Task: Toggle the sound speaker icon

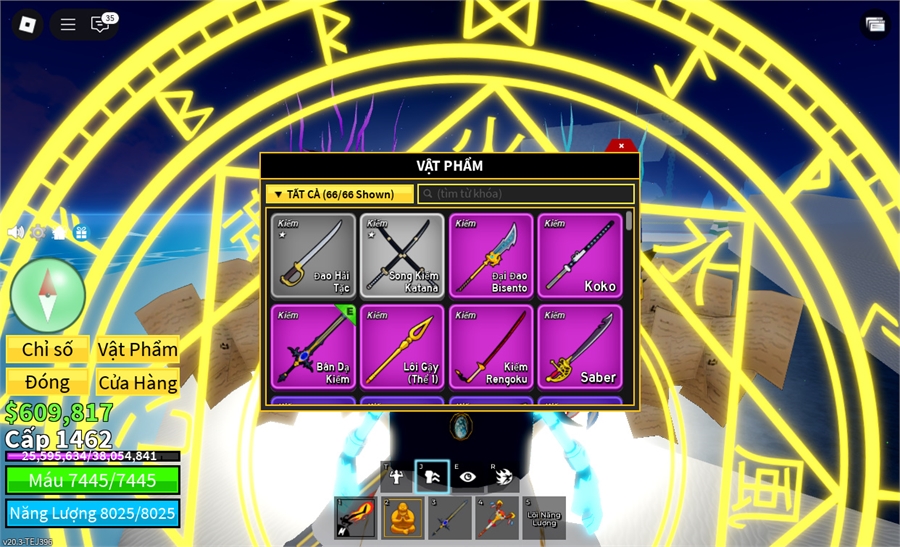Action: pyautogui.click(x=15, y=232)
